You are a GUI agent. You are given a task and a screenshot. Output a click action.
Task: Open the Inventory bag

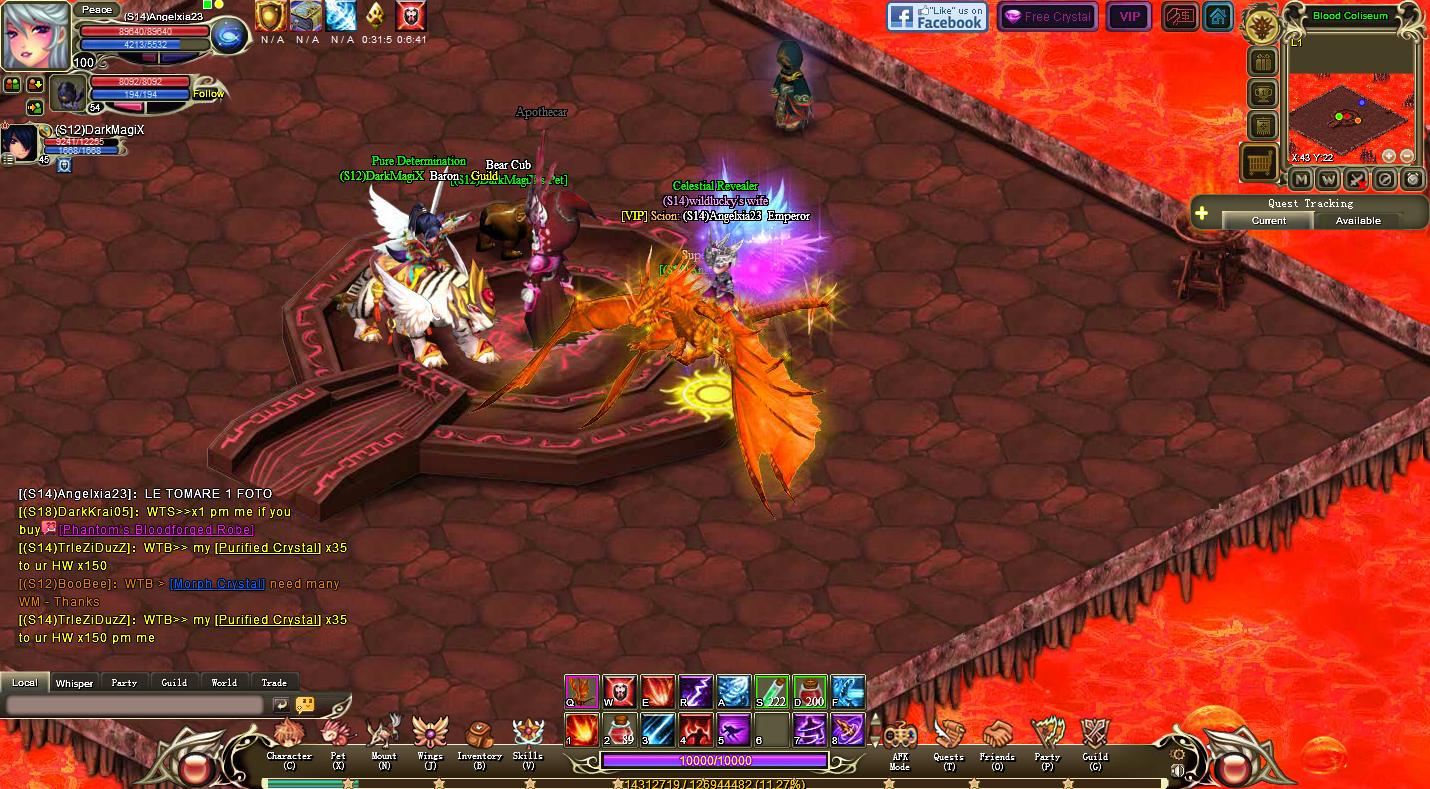(x=479, y=740)
